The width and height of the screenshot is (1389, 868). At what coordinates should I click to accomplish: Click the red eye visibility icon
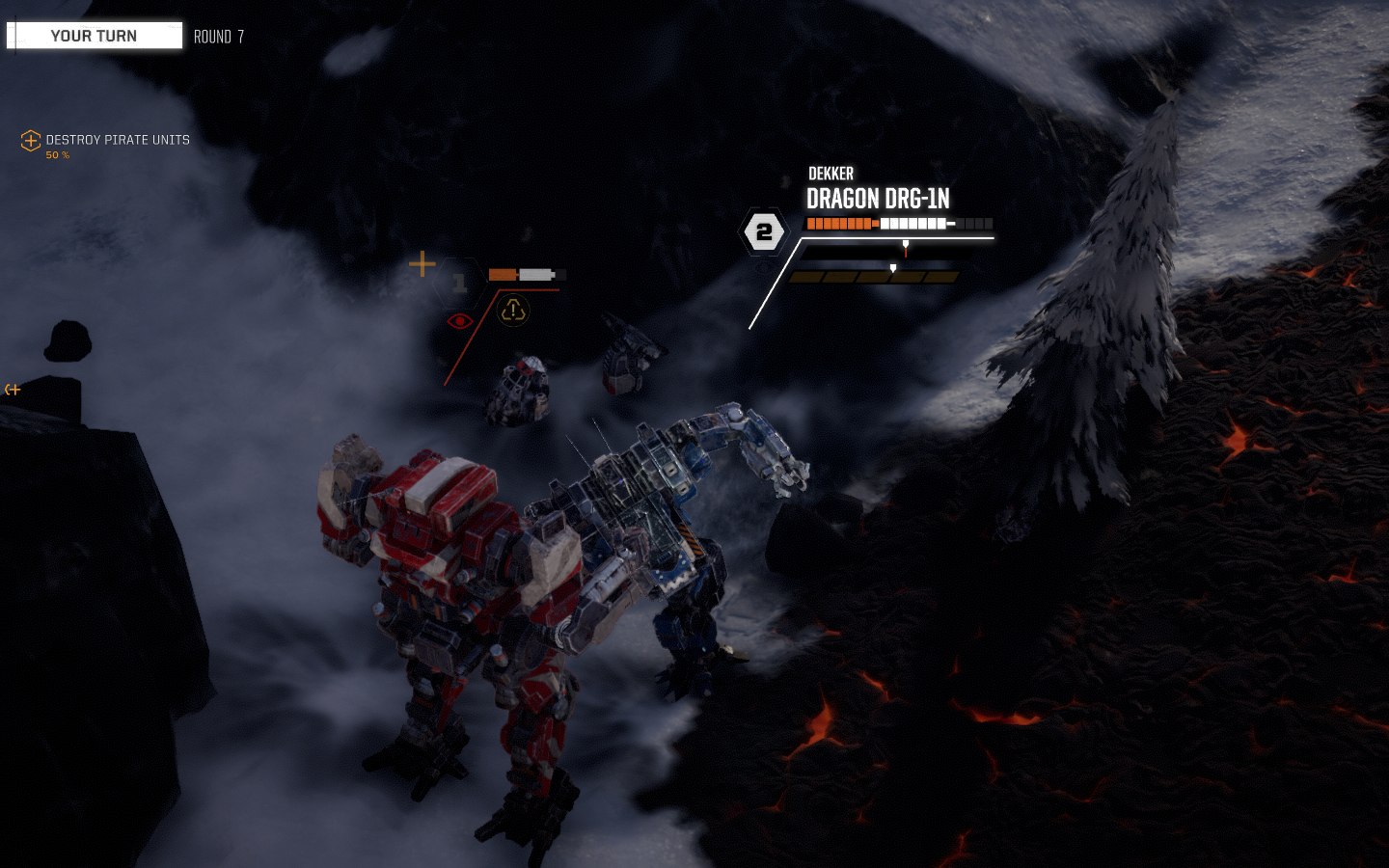tap(460, 320)
